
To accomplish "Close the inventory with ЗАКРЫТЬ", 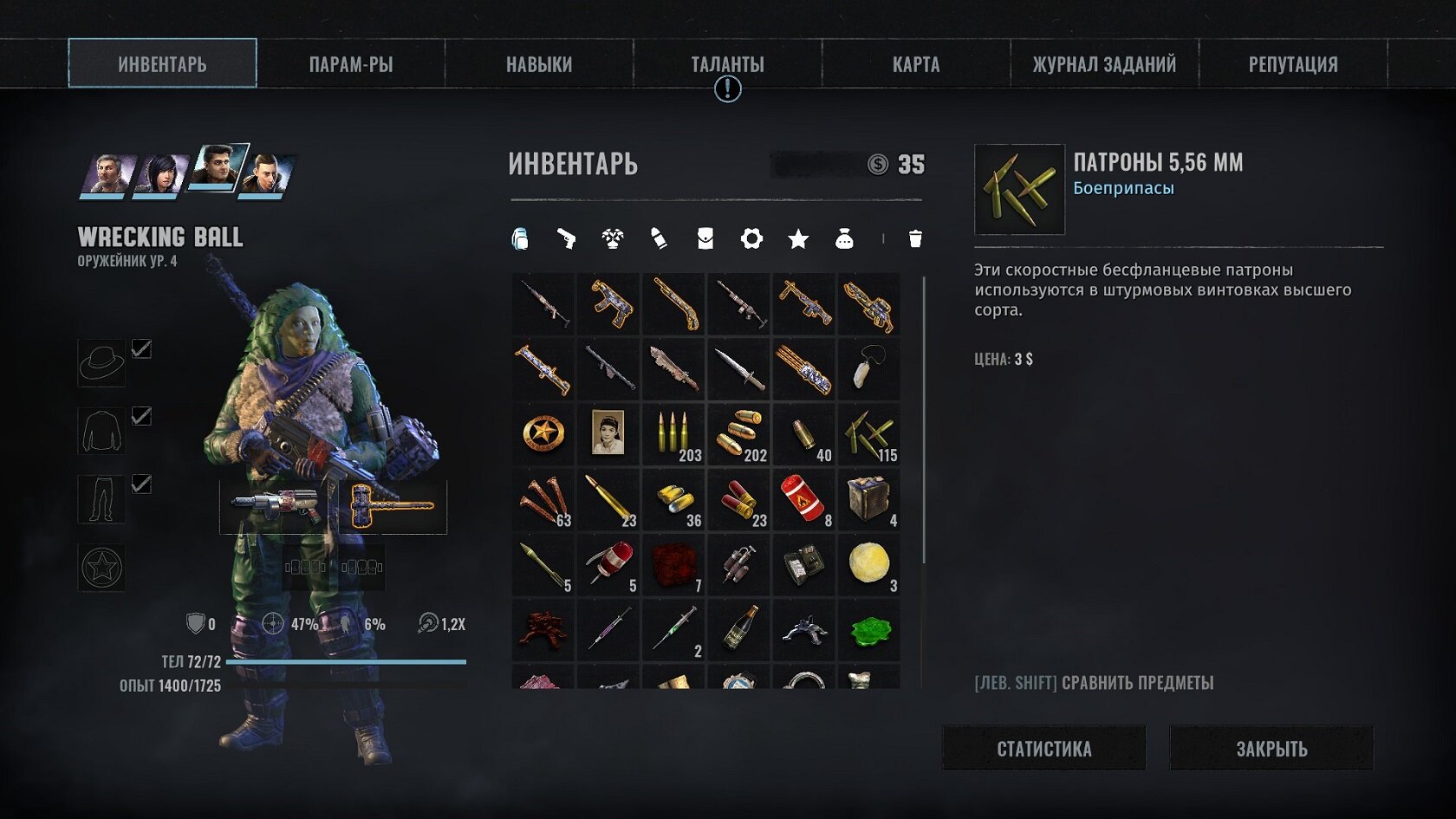I will point(1271,749).
